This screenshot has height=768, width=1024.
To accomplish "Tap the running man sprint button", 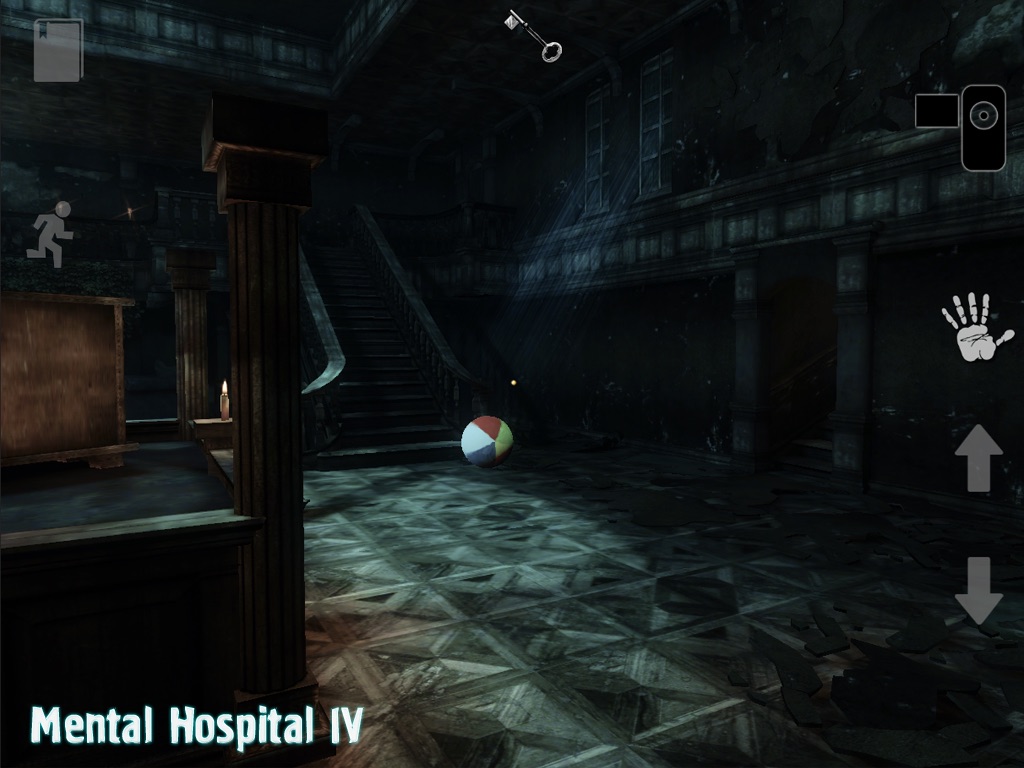I will pos(52,234).
